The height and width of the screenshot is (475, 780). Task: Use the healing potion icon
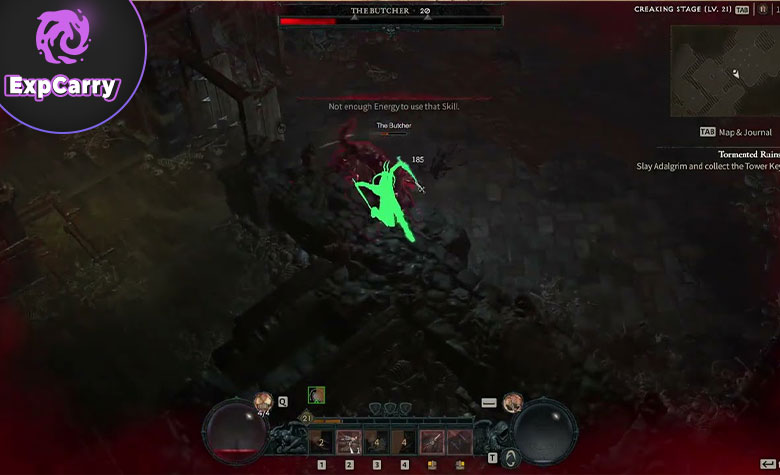tap(264, 403)
